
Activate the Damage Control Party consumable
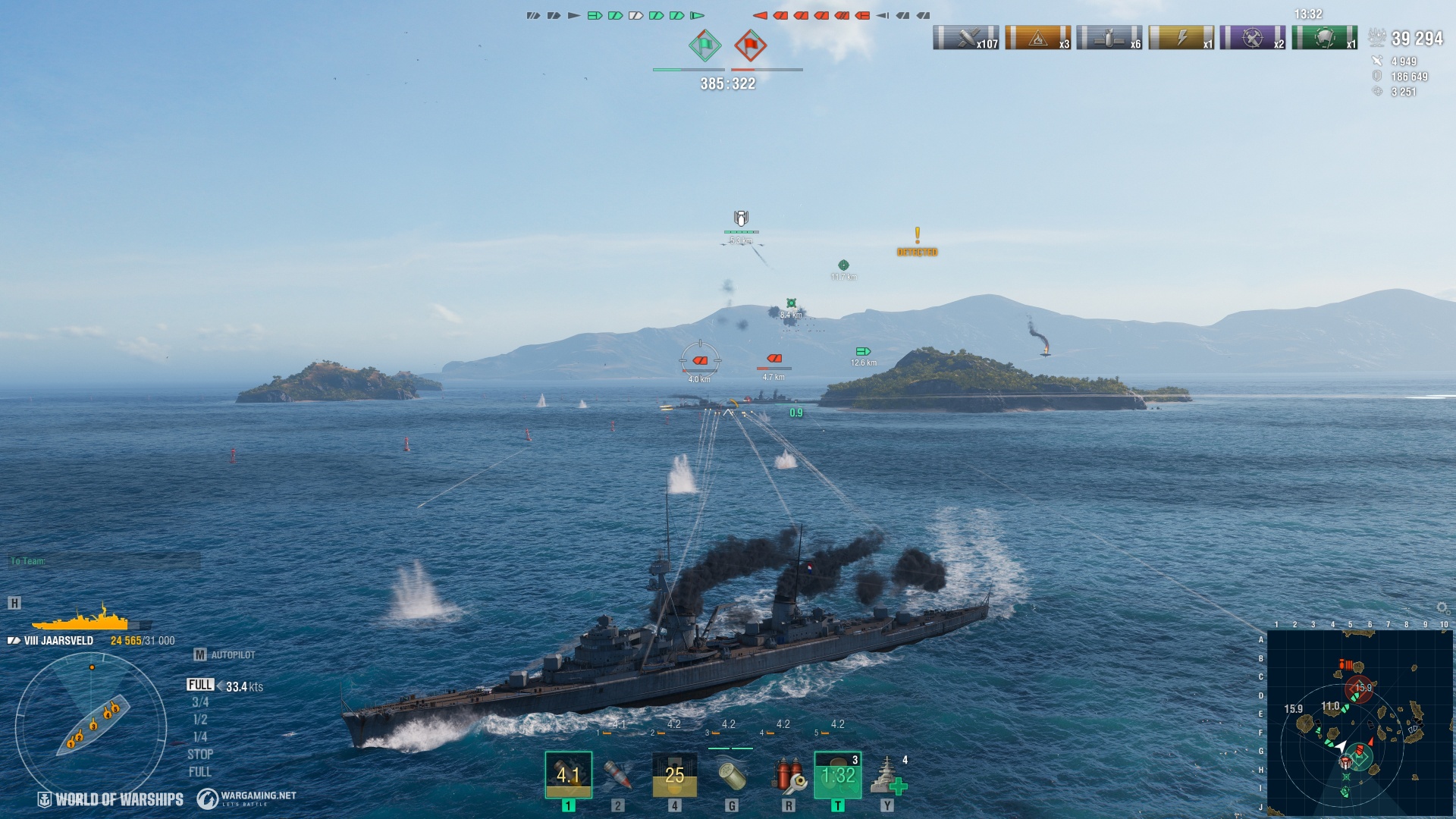coord(788,775)
